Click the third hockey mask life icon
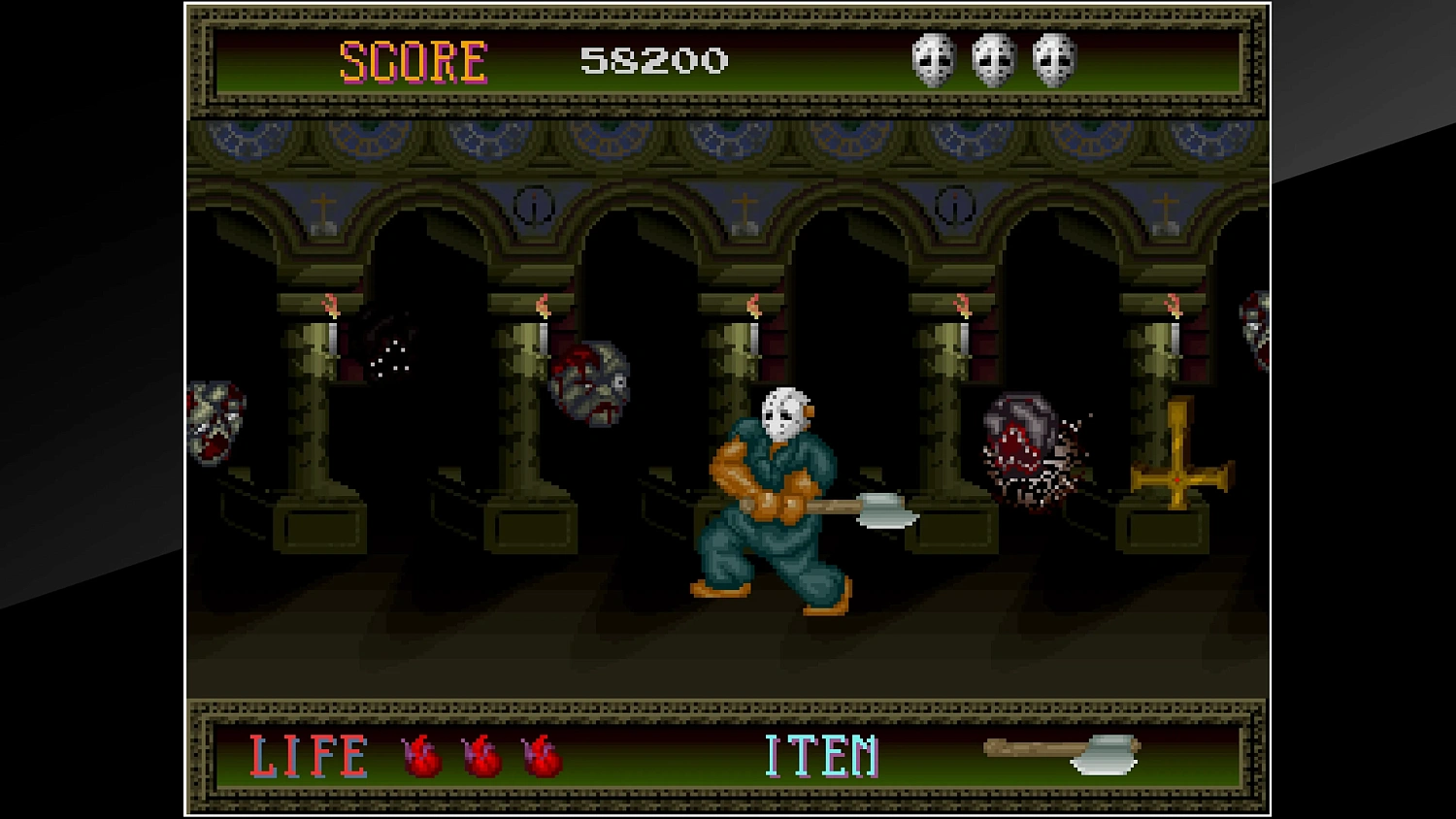Viewport: 1456px width, 819px height. pyautogui.click(x=1055, y=60)
